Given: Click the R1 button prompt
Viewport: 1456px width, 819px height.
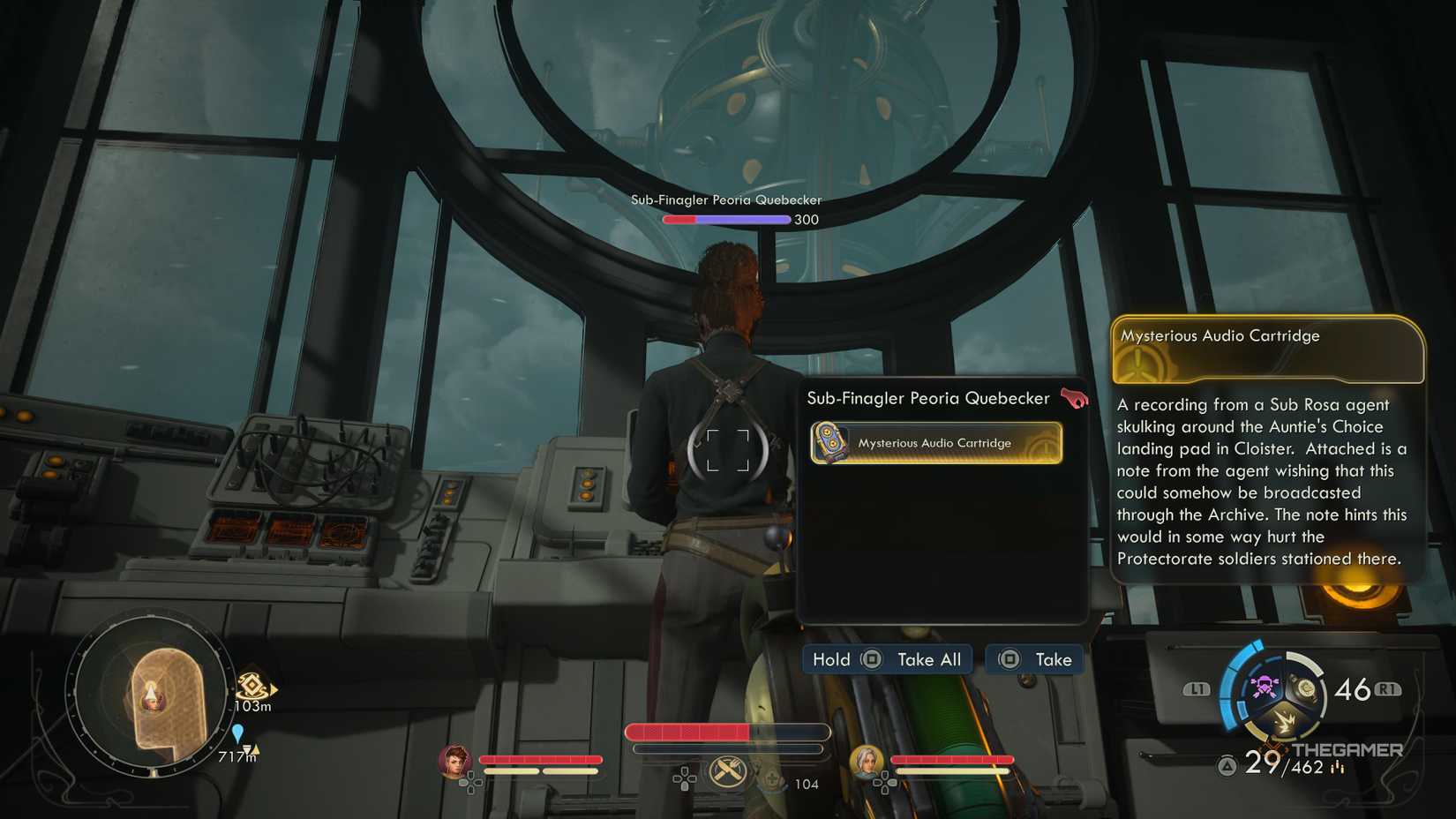Looking at the screenshot, I should pyautogui.click(x=1388, y=688).
